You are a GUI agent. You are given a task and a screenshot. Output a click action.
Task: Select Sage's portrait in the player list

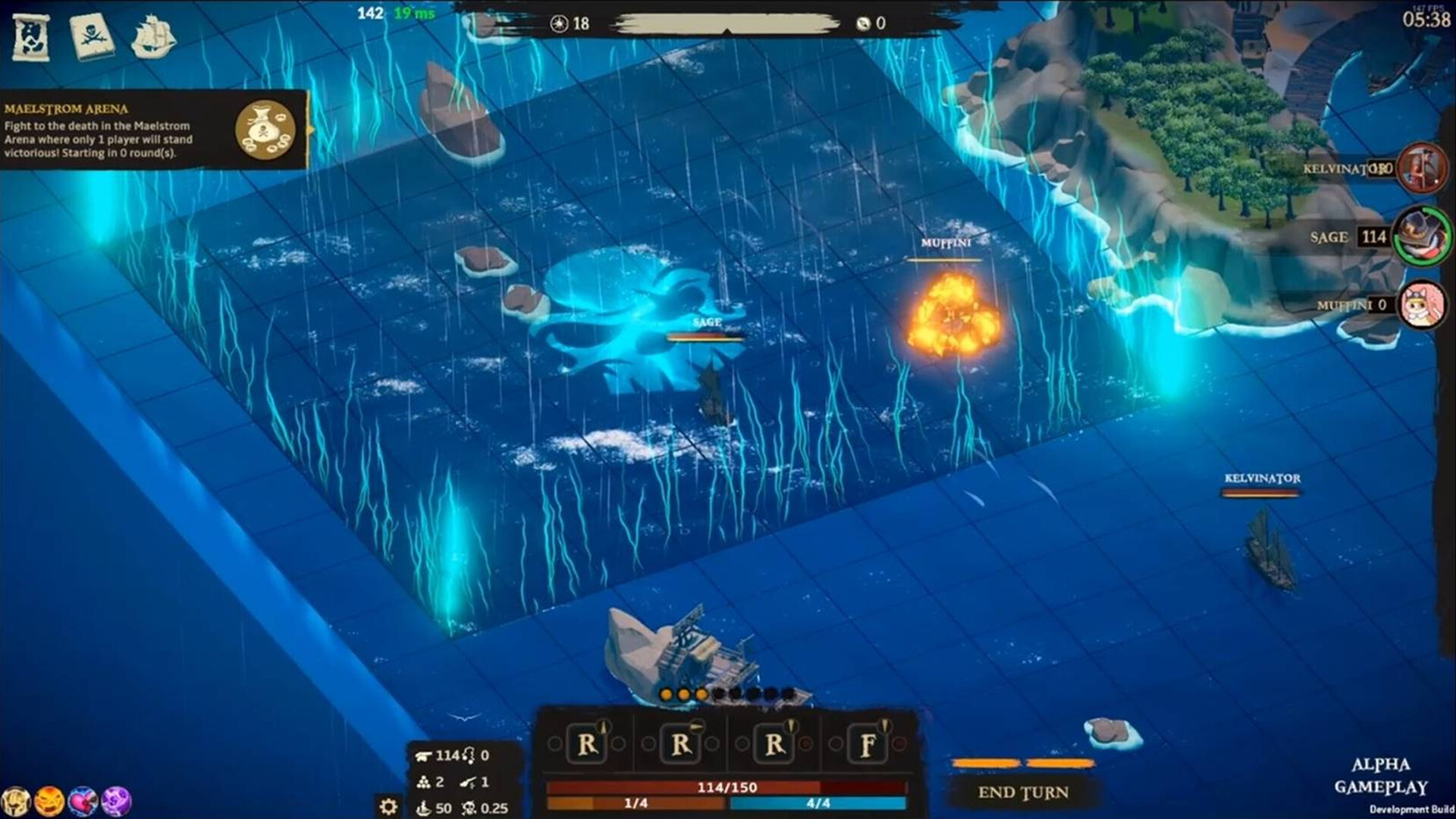click(1423, 237)
